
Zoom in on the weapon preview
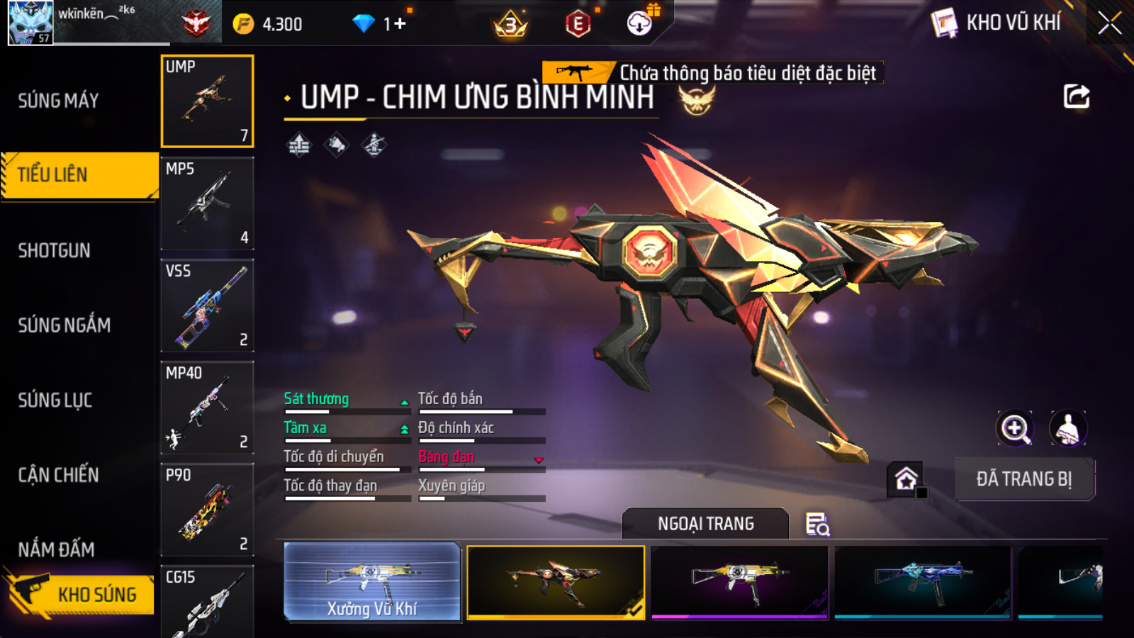[1015, 429]
